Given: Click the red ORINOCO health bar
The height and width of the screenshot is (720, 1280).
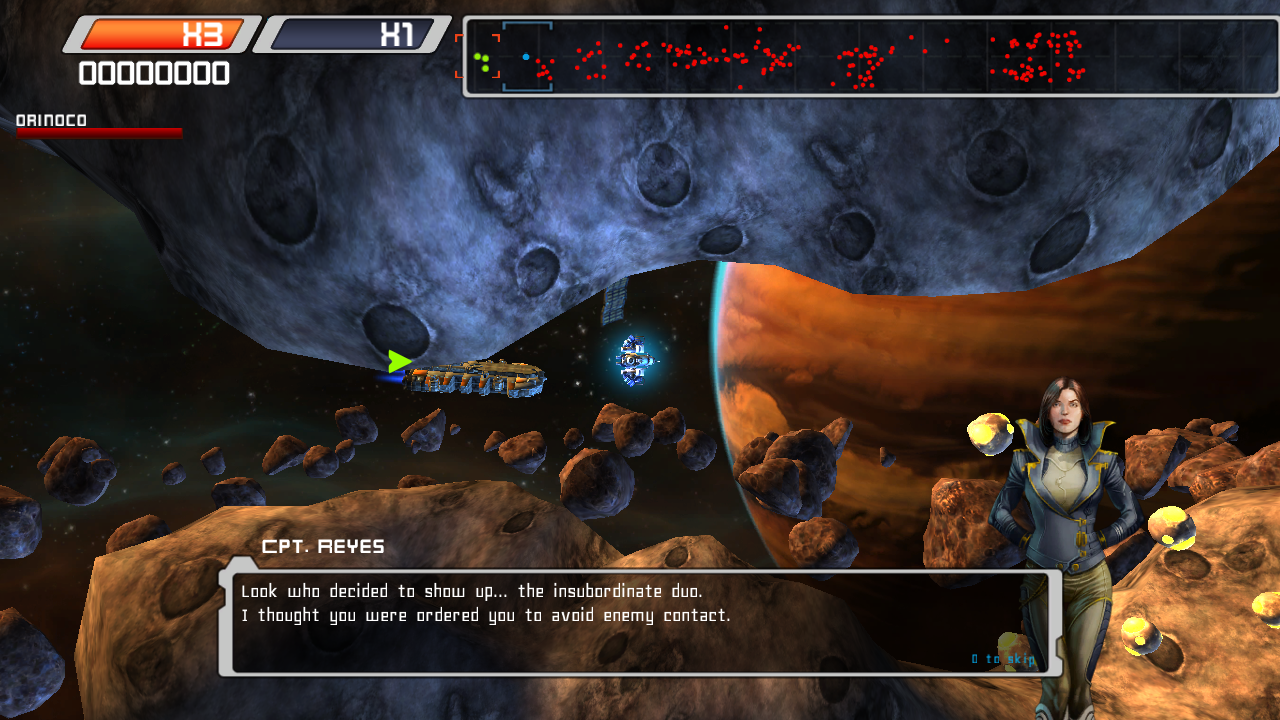Looking at the screenshot, I should 97,132.
